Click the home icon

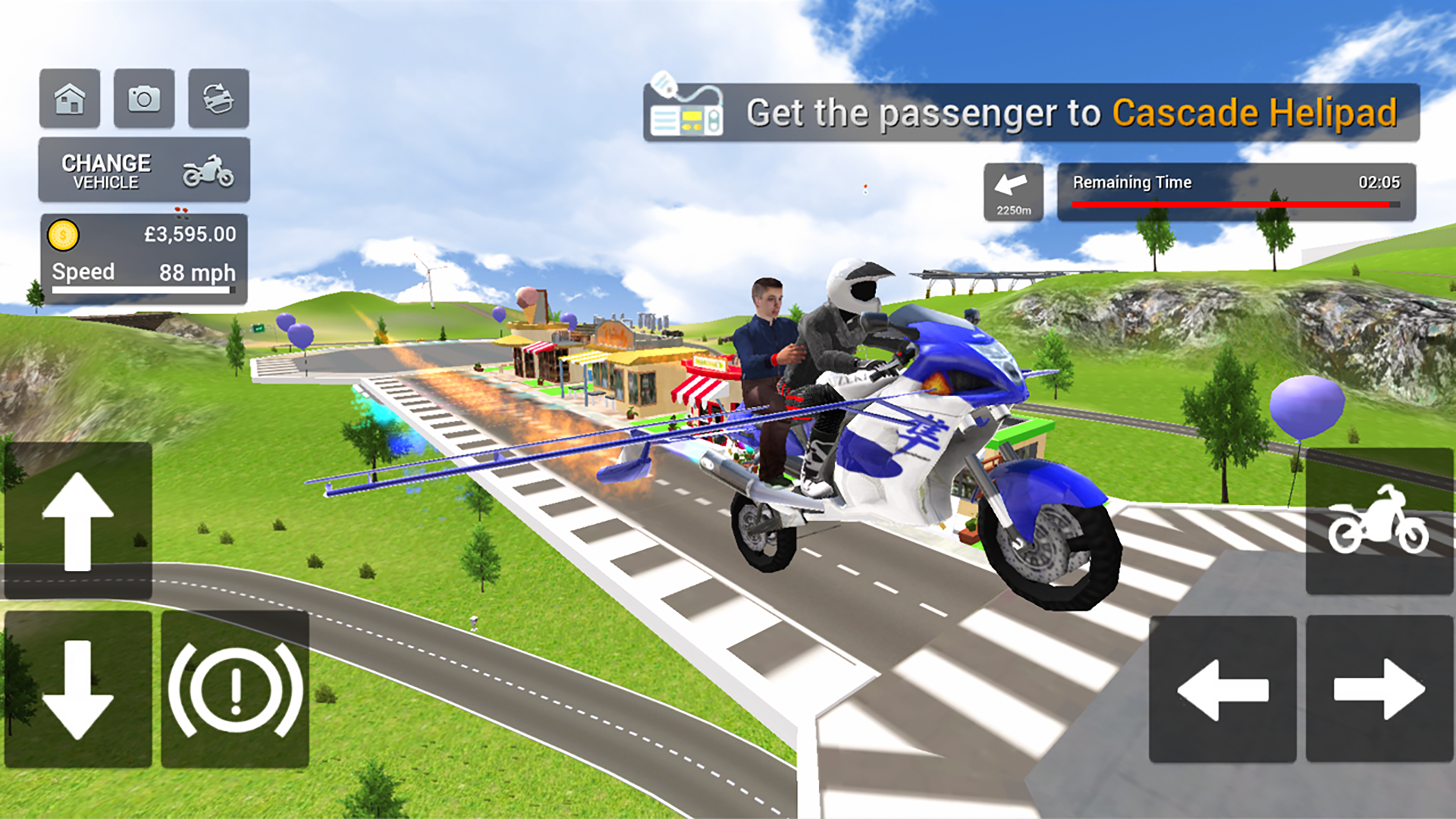coord(70,99)
